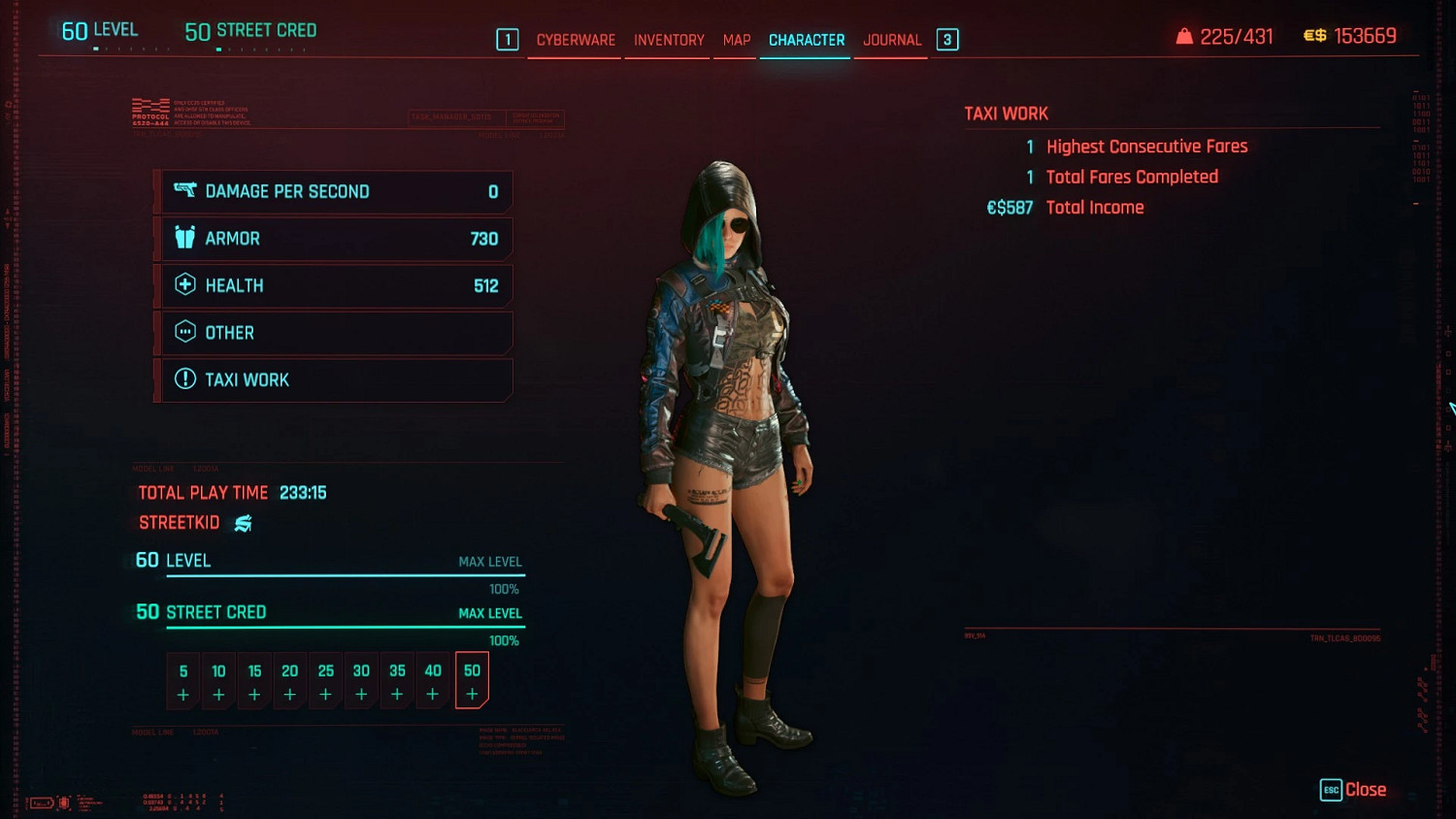This screenshot has height=819, width=1456.
Task: Switch to the Inventory tab
Action: click(667, 40)
